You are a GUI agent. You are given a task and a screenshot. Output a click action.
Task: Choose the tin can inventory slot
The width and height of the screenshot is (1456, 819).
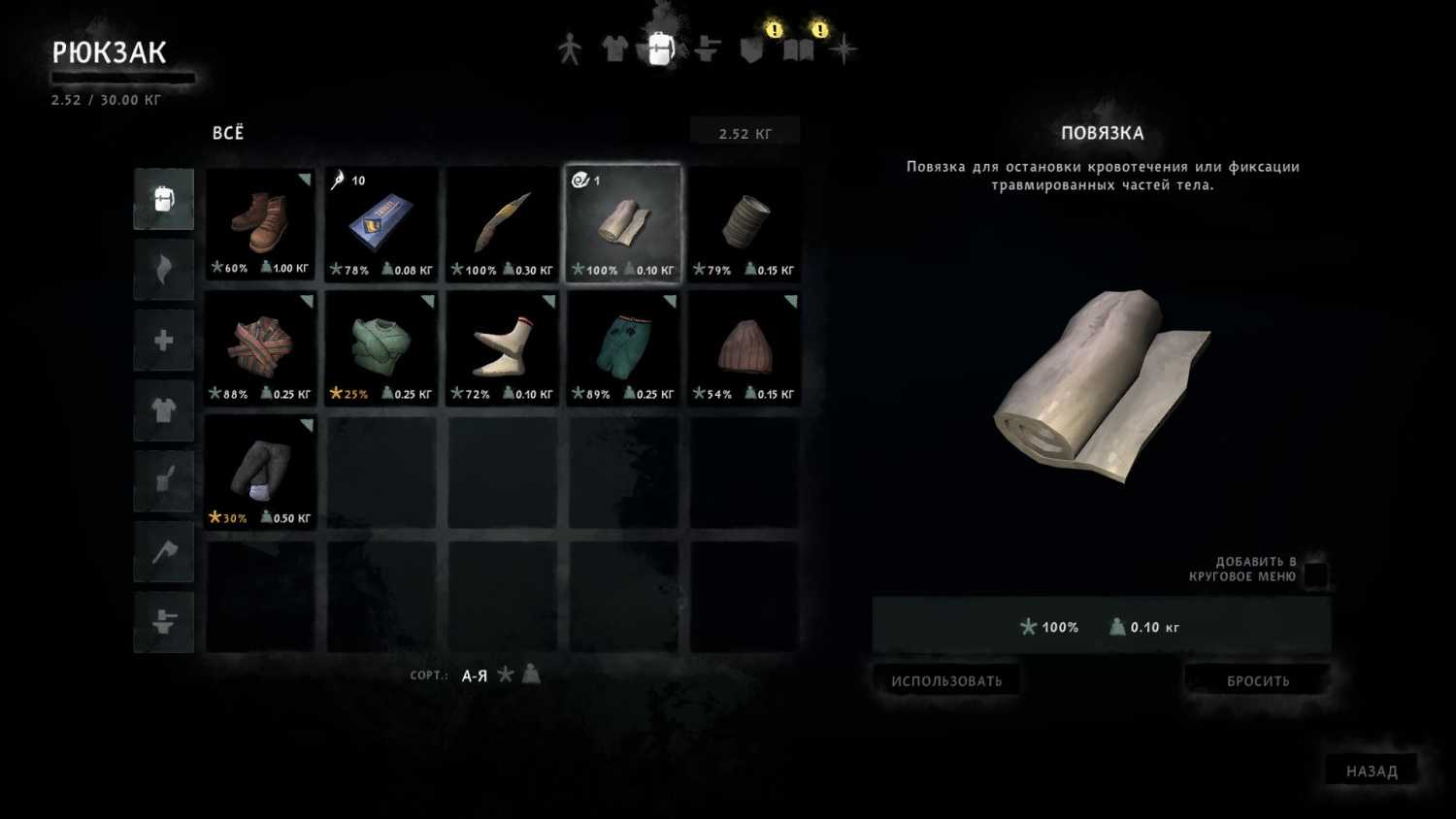pos(745,224)
